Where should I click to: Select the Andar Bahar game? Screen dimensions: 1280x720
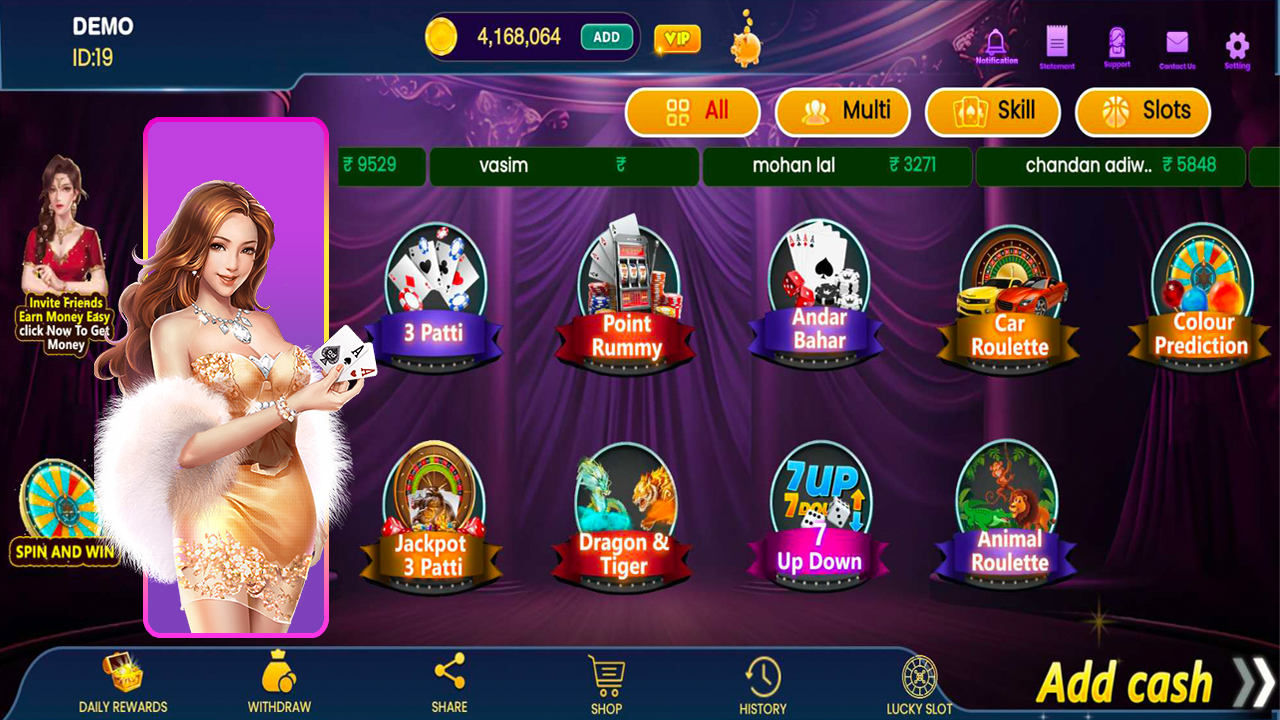[818, 295]
